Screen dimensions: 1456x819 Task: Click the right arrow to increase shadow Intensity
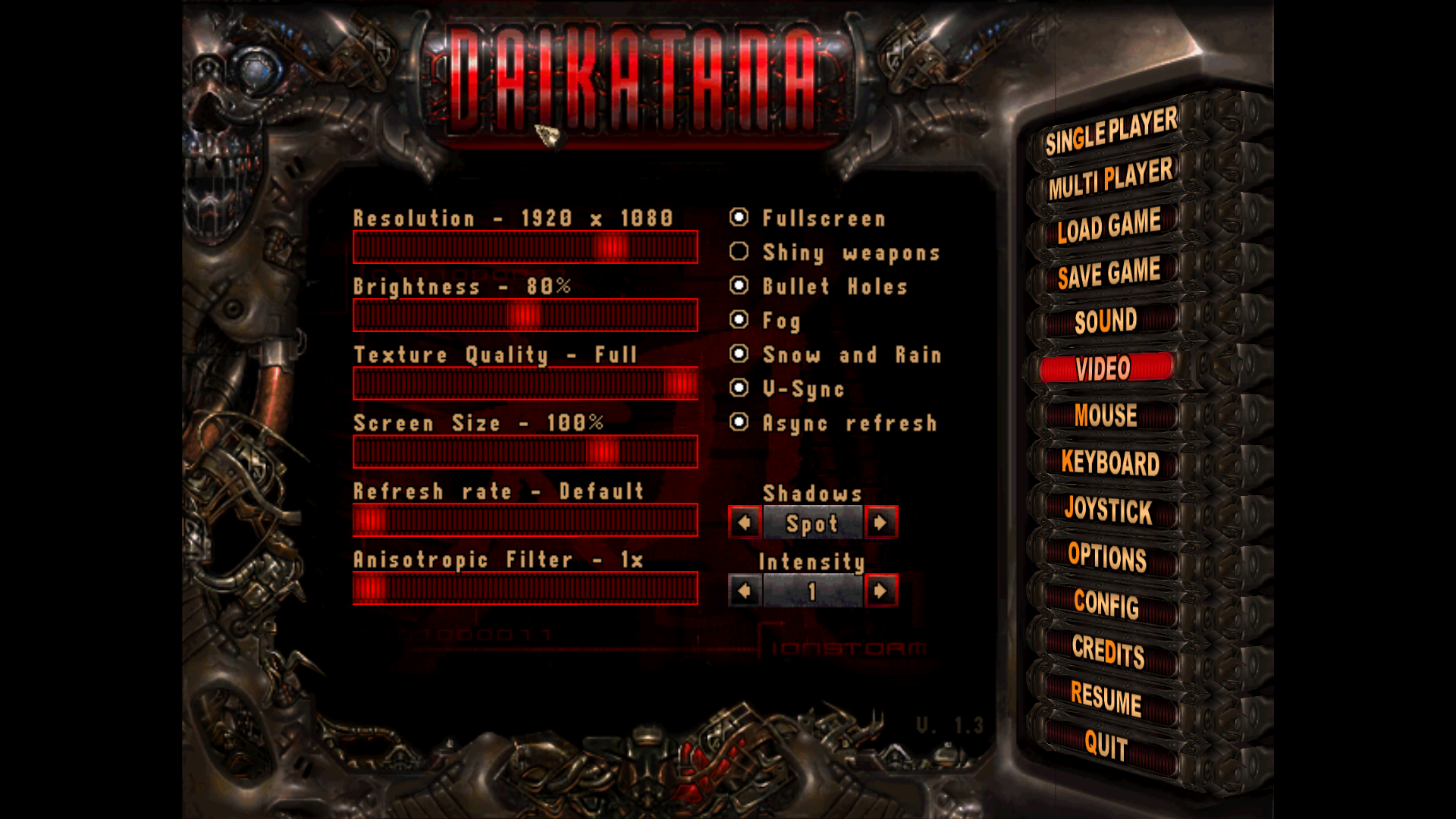pyautogui.click(x=882, y=590)
